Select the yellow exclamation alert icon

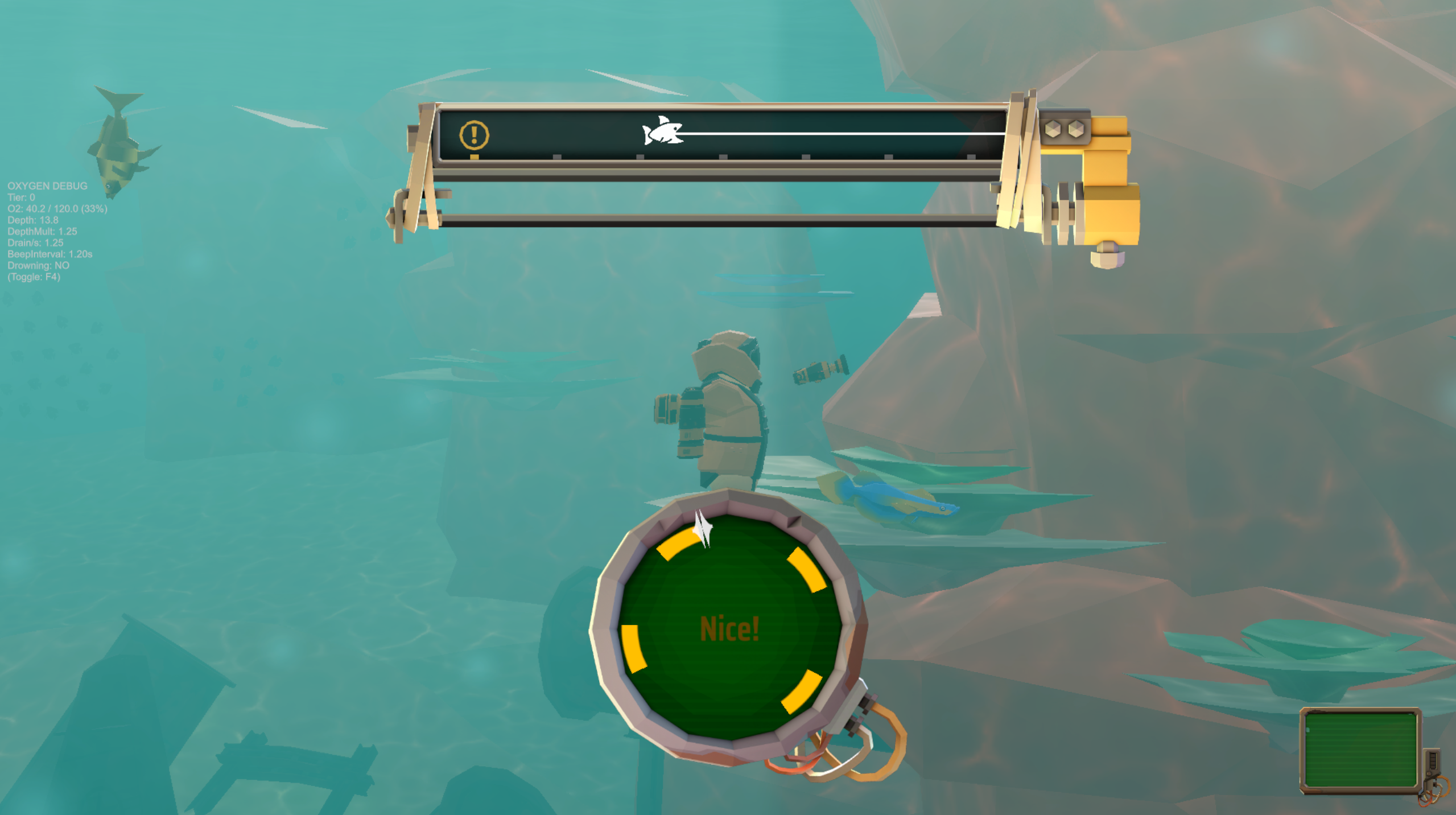(473, 134)
